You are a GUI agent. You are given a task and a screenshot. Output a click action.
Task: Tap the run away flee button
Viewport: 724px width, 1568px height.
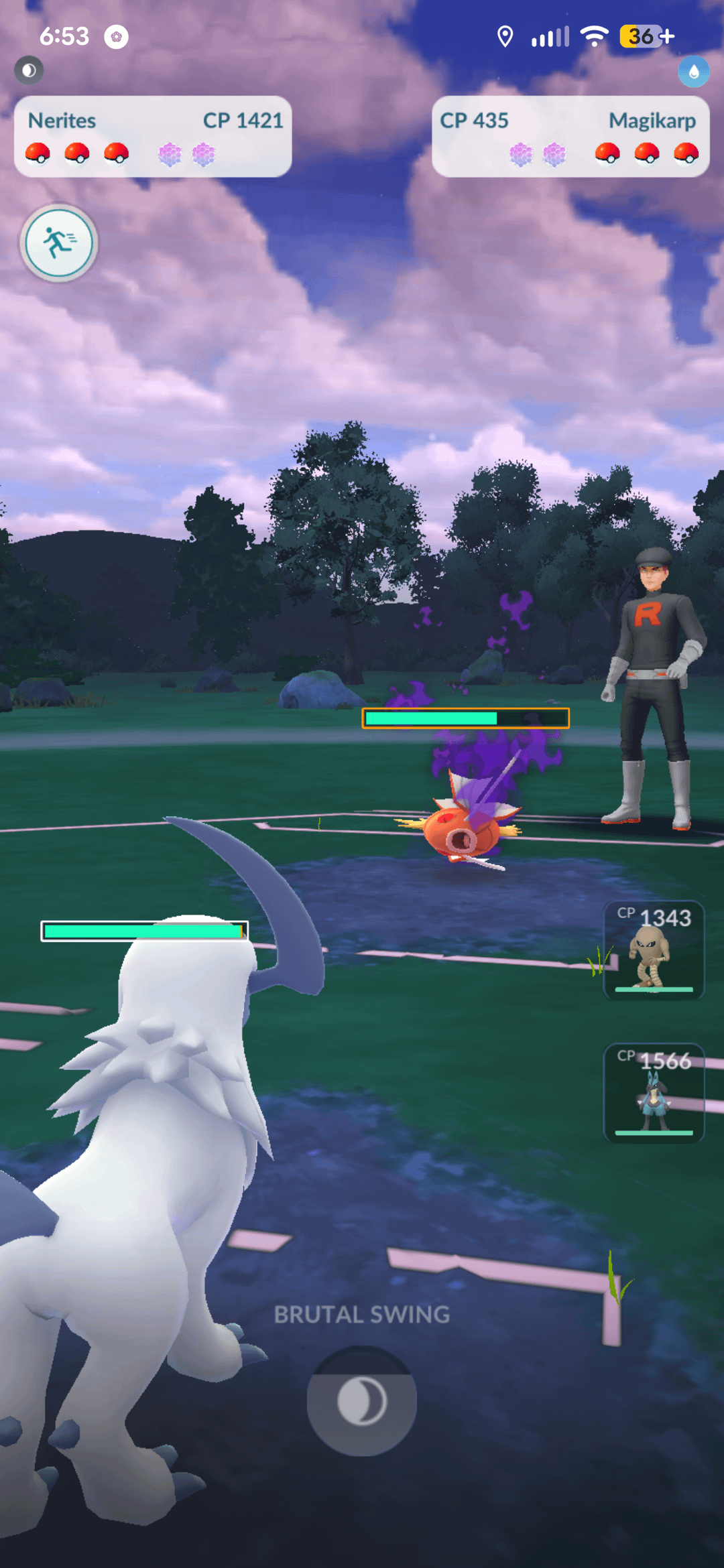pos(59,243)
